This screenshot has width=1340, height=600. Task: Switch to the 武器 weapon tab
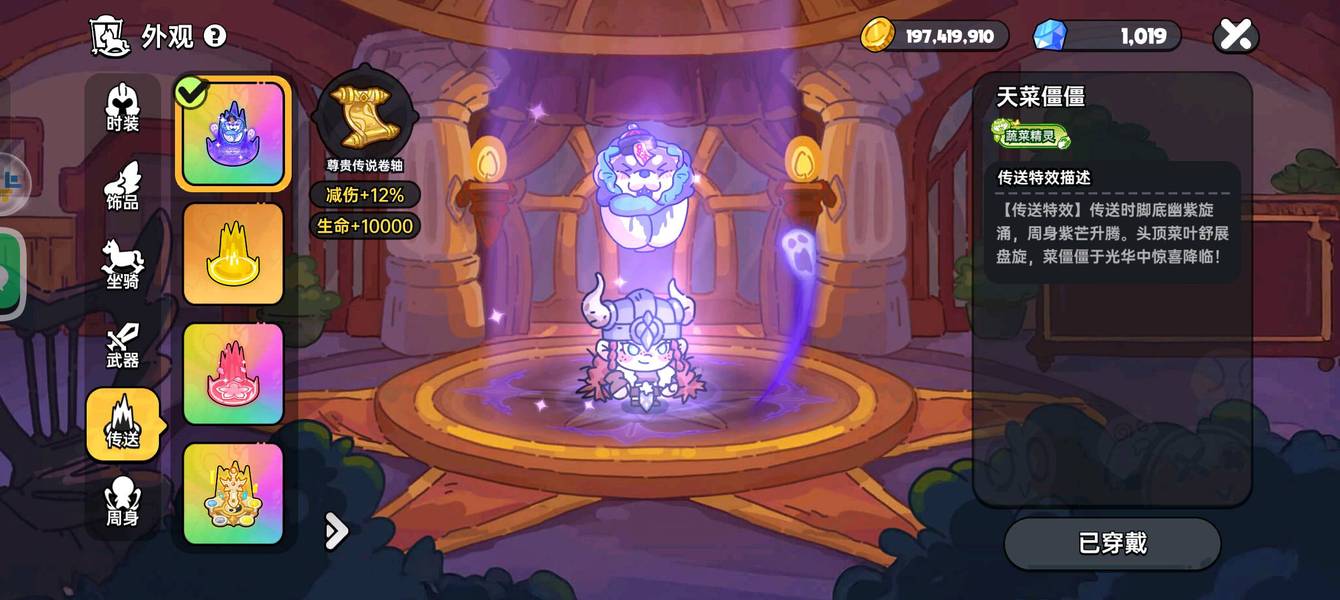pos(123,345)
